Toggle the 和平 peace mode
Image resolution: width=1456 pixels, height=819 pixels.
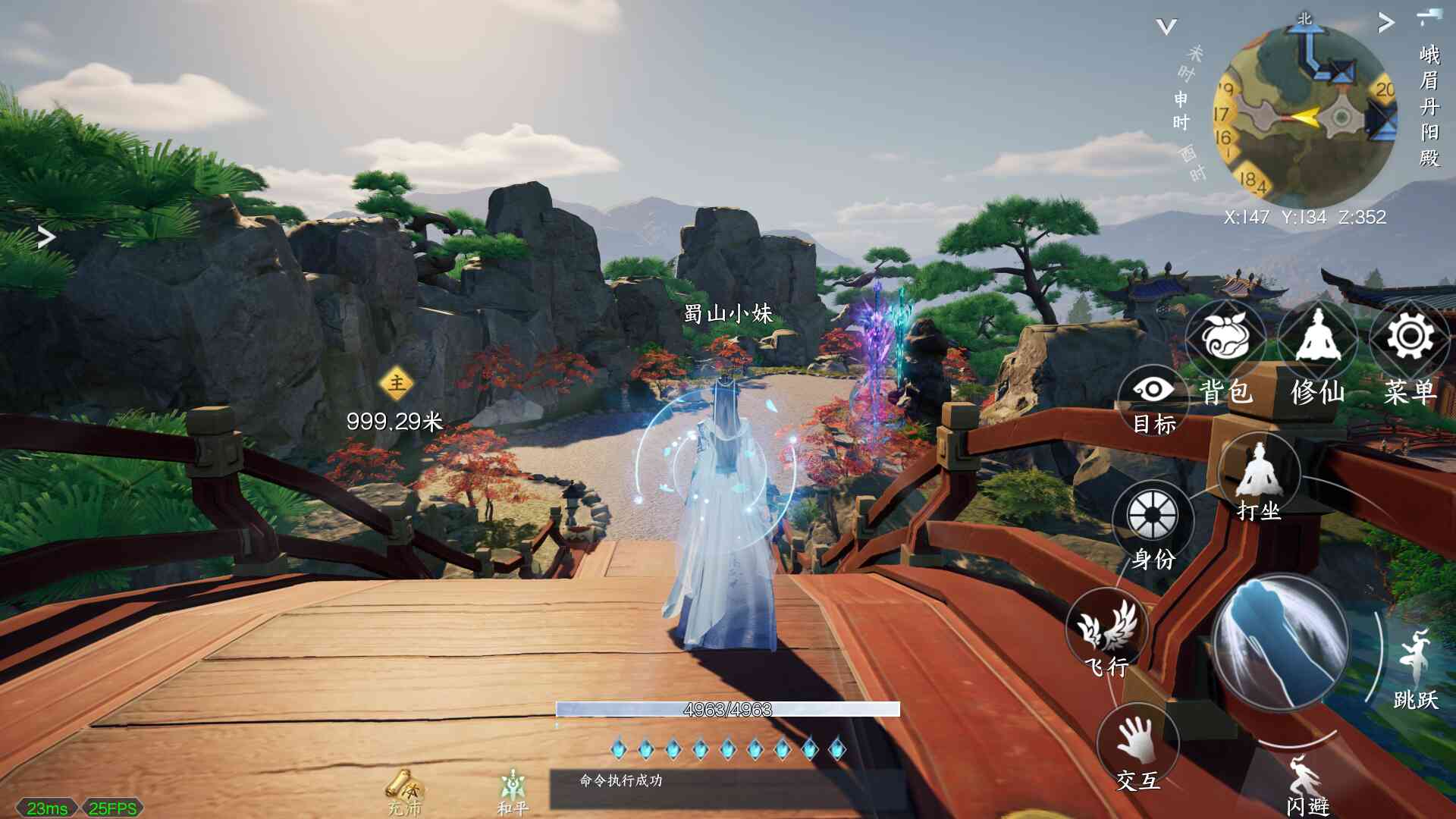point(513,787)
